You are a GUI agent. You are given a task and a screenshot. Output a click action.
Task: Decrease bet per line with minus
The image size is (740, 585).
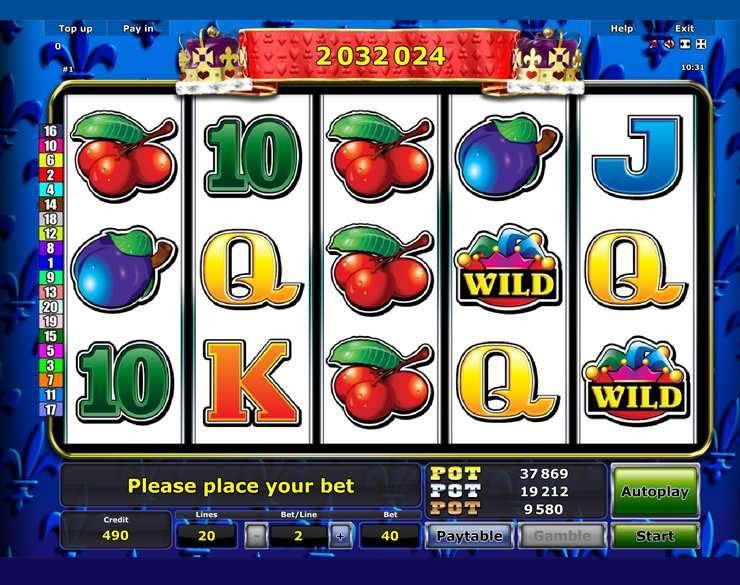[x=257, y=536]
